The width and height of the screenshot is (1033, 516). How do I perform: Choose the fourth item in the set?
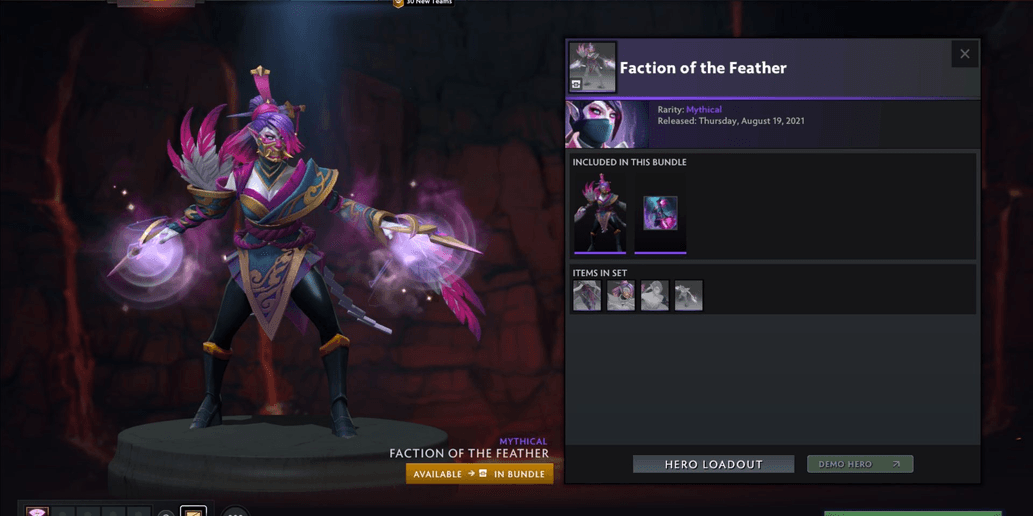click(x=689, y=295)
